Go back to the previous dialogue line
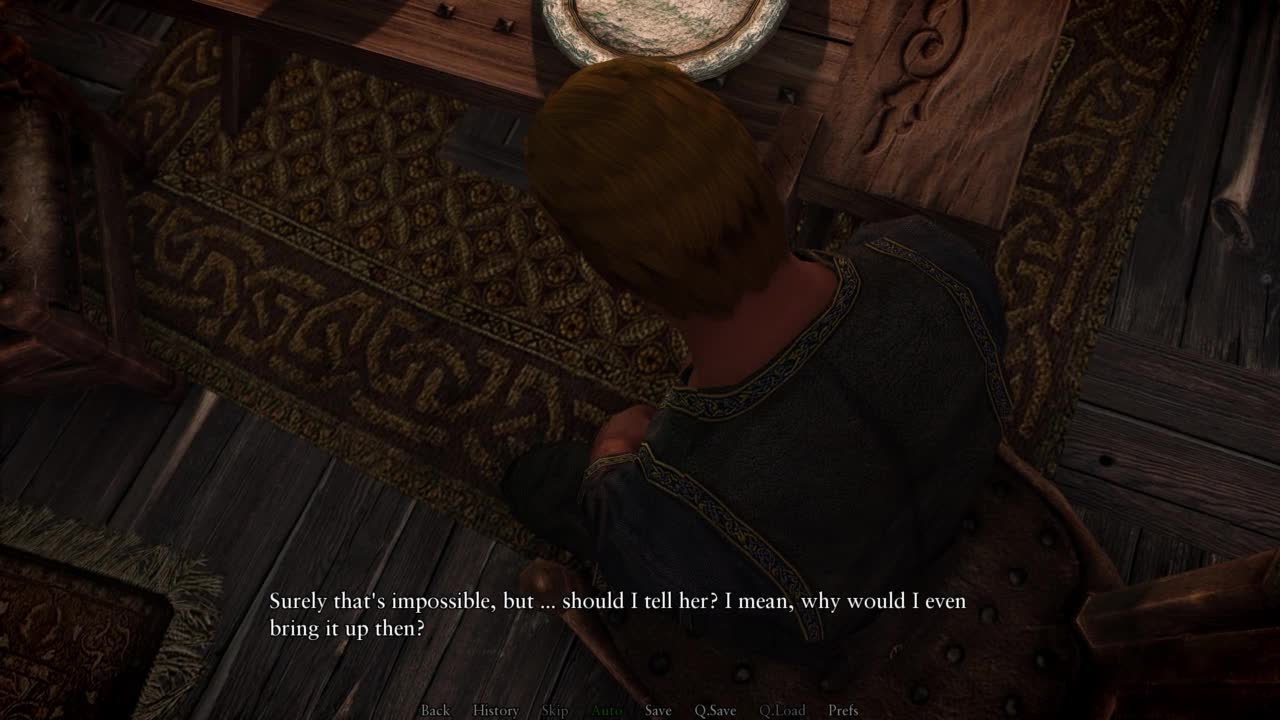This screenshot has width=1280, height=720. click(435, 710)
